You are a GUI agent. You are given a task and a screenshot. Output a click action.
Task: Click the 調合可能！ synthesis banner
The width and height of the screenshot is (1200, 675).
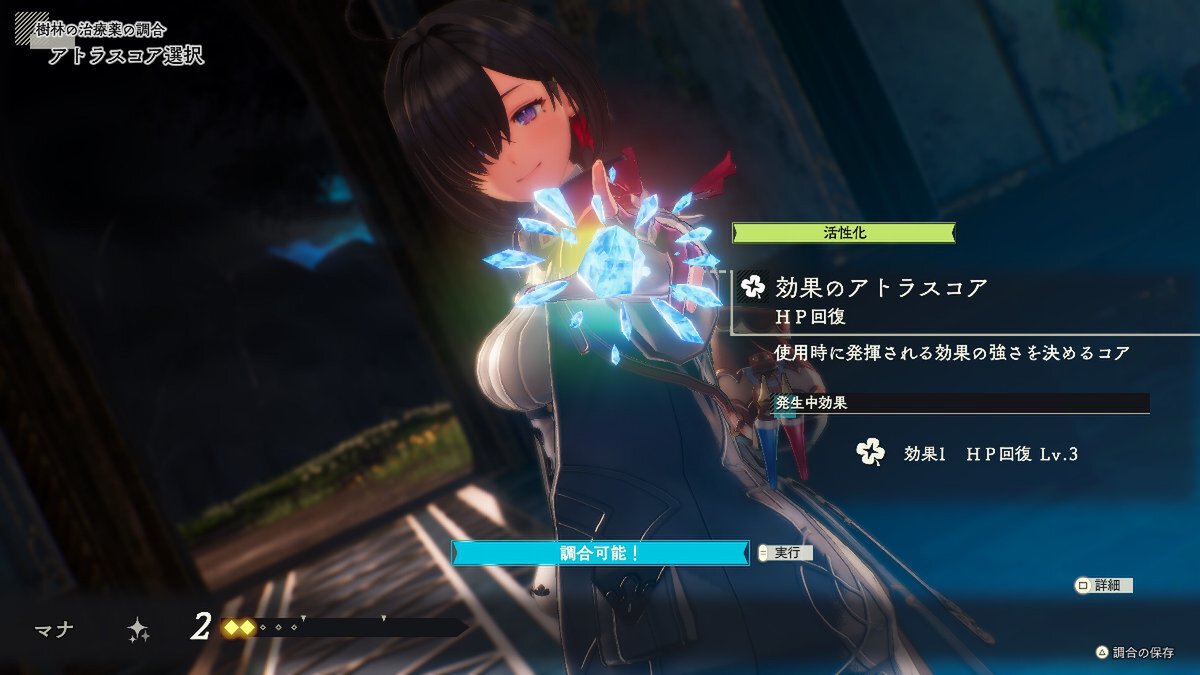click(x=600, y=552)
